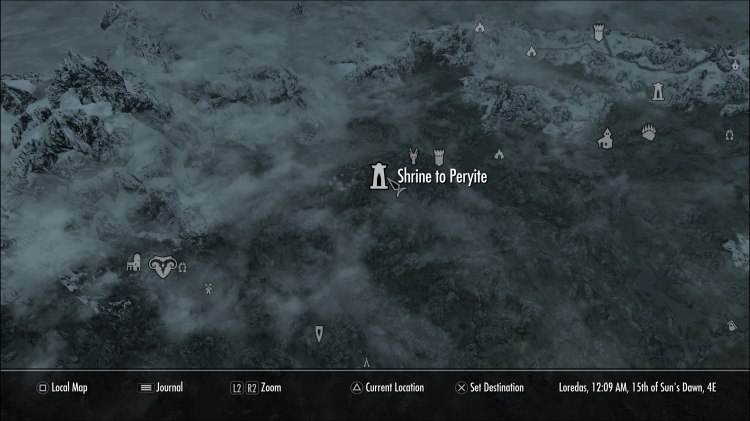Select the Shrine to Peryite map marker

[379, 176]
